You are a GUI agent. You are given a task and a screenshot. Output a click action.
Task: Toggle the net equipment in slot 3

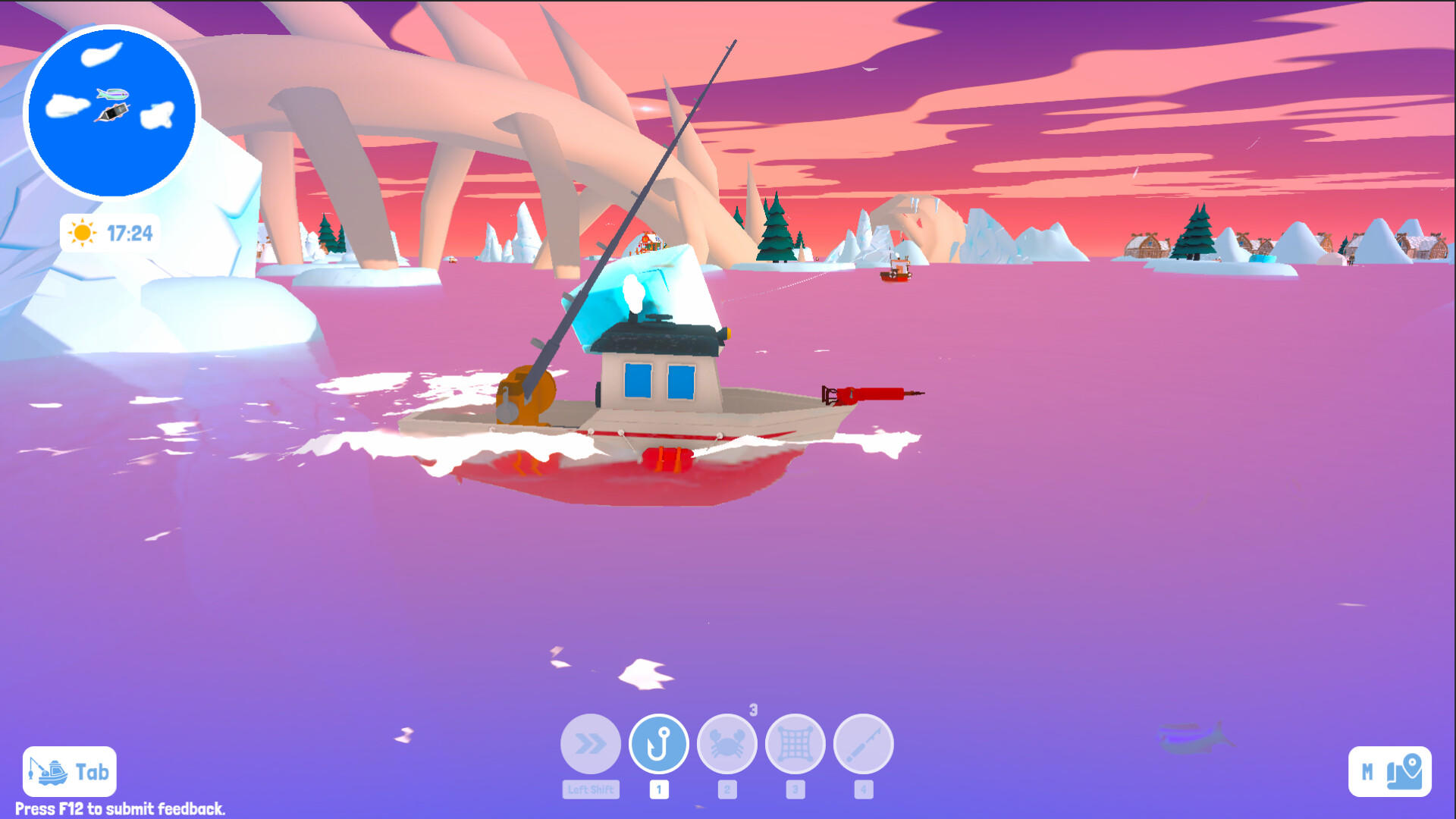(x=795, y=789)
